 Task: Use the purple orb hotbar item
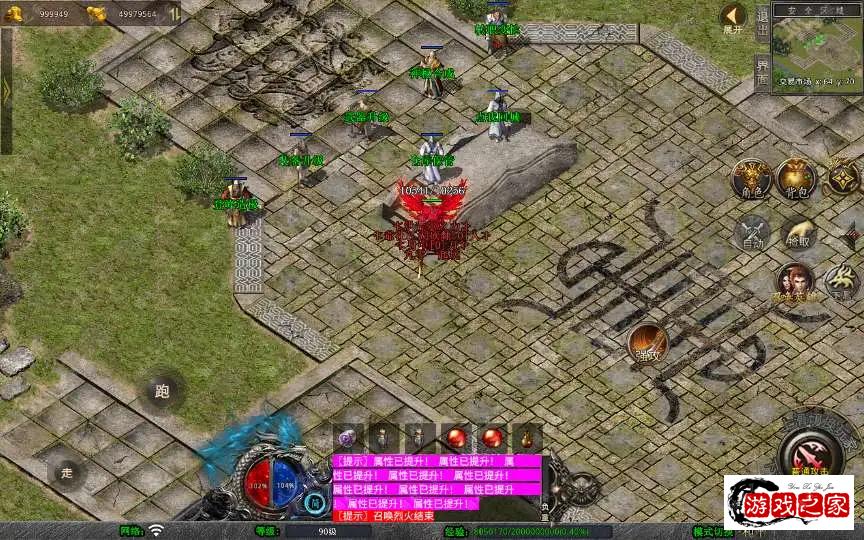tap(347, 438)
